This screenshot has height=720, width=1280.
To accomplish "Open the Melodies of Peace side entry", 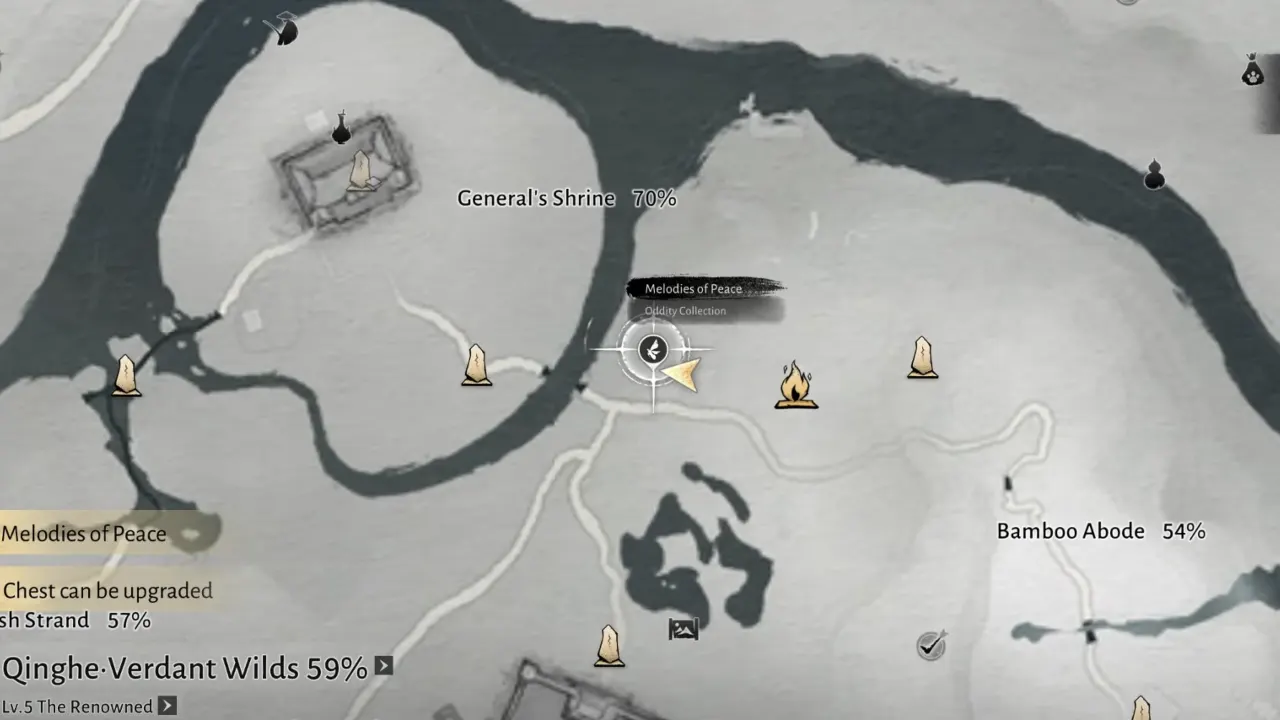I will 85,534.
